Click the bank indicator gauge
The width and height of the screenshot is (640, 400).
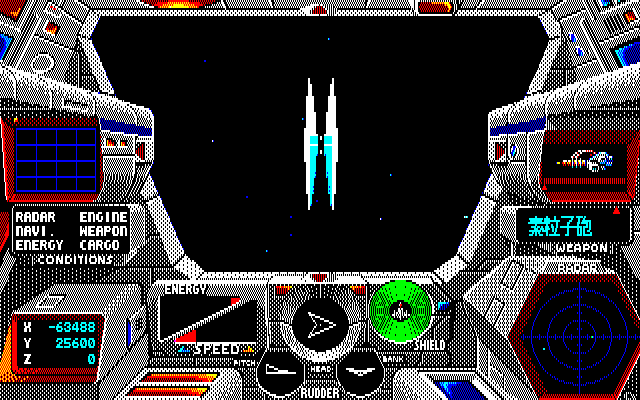[359, 374]
